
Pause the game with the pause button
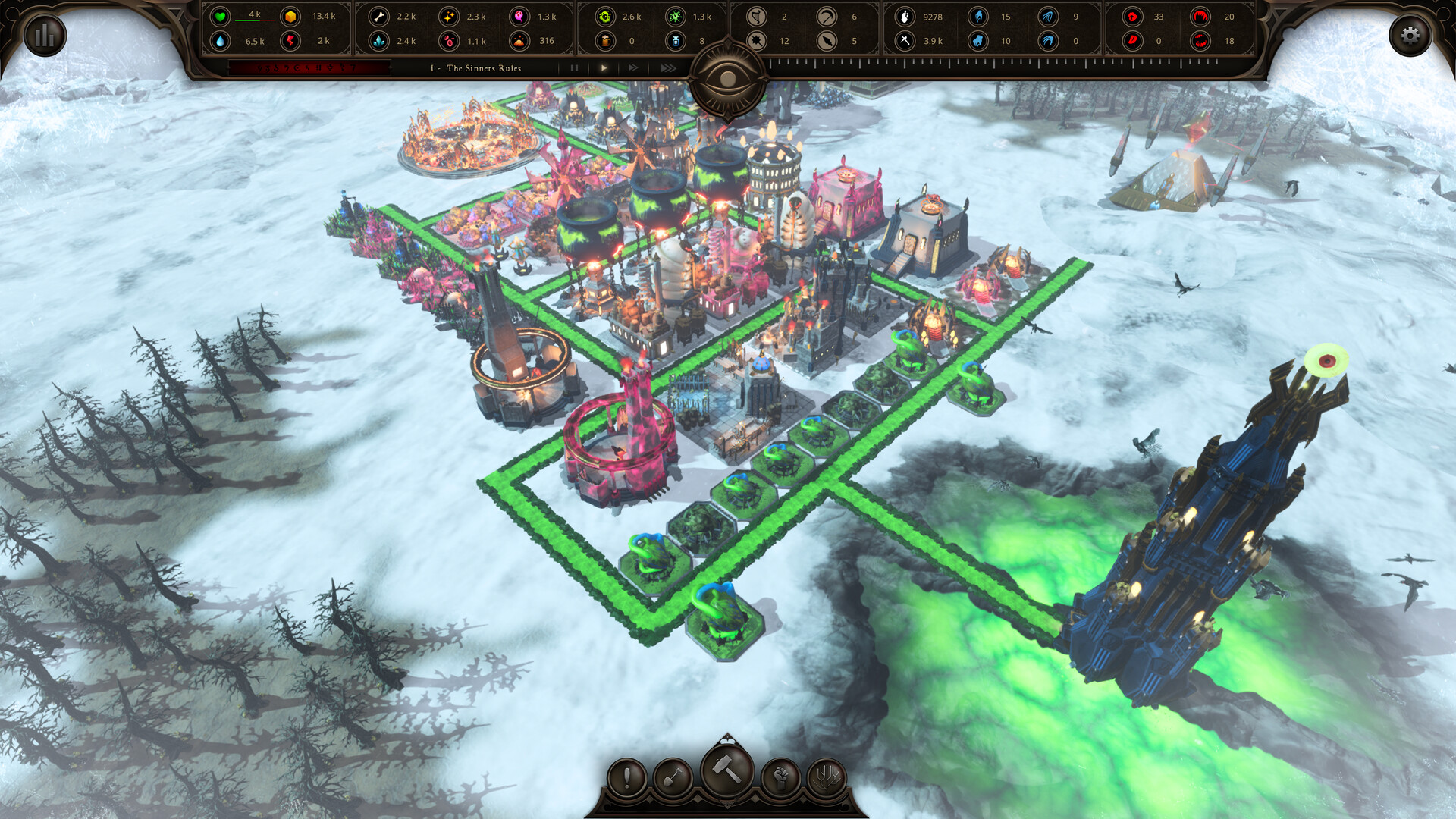[x=575, y=68]
